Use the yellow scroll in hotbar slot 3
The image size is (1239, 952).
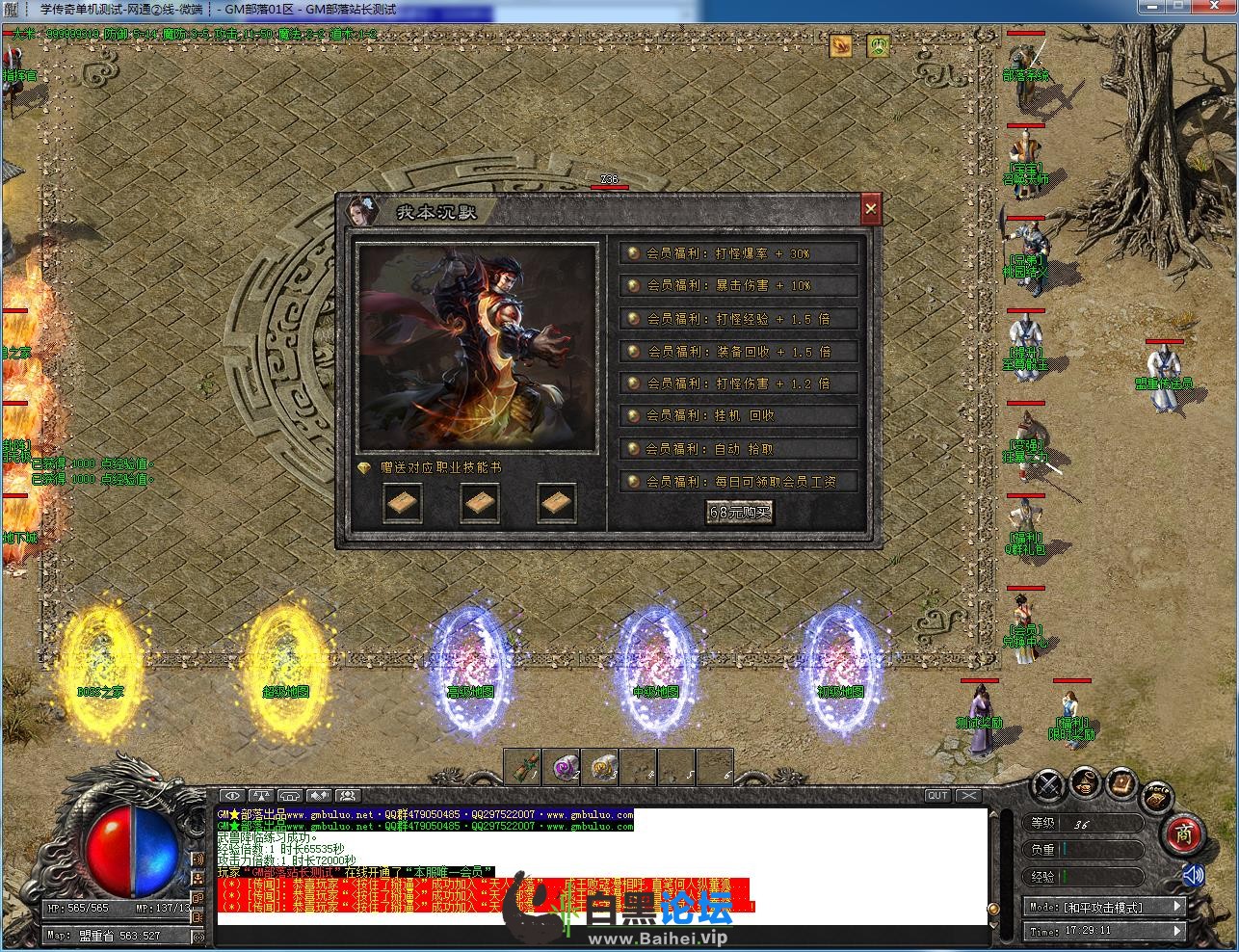(600, 767)
